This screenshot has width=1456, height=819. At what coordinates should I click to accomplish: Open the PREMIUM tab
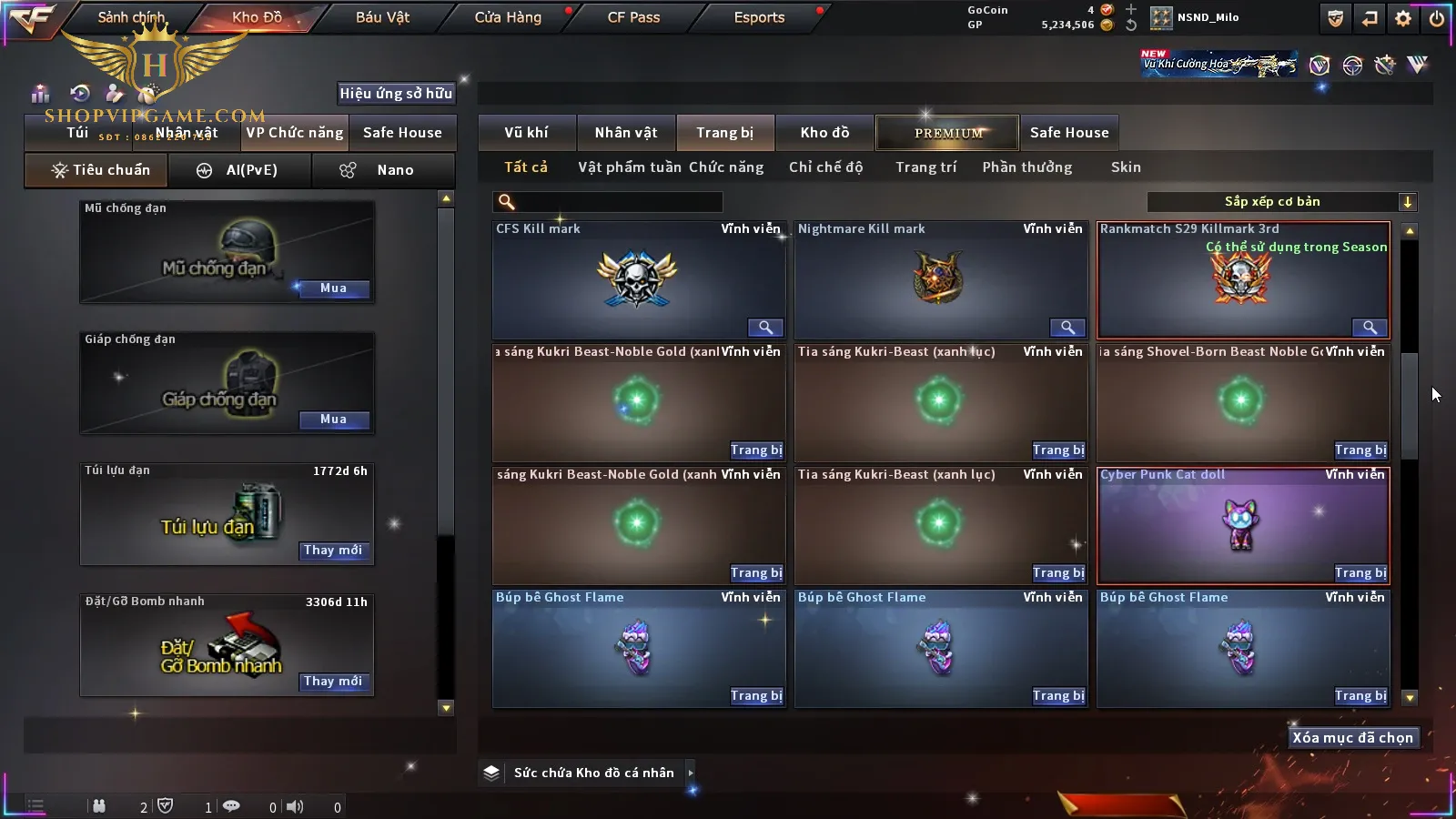tap(947, 133)
